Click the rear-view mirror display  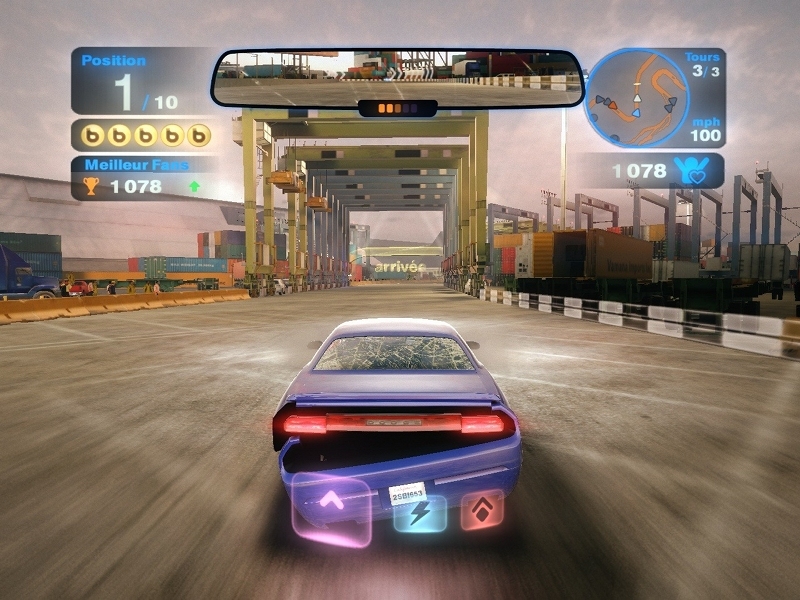(397, 77)
